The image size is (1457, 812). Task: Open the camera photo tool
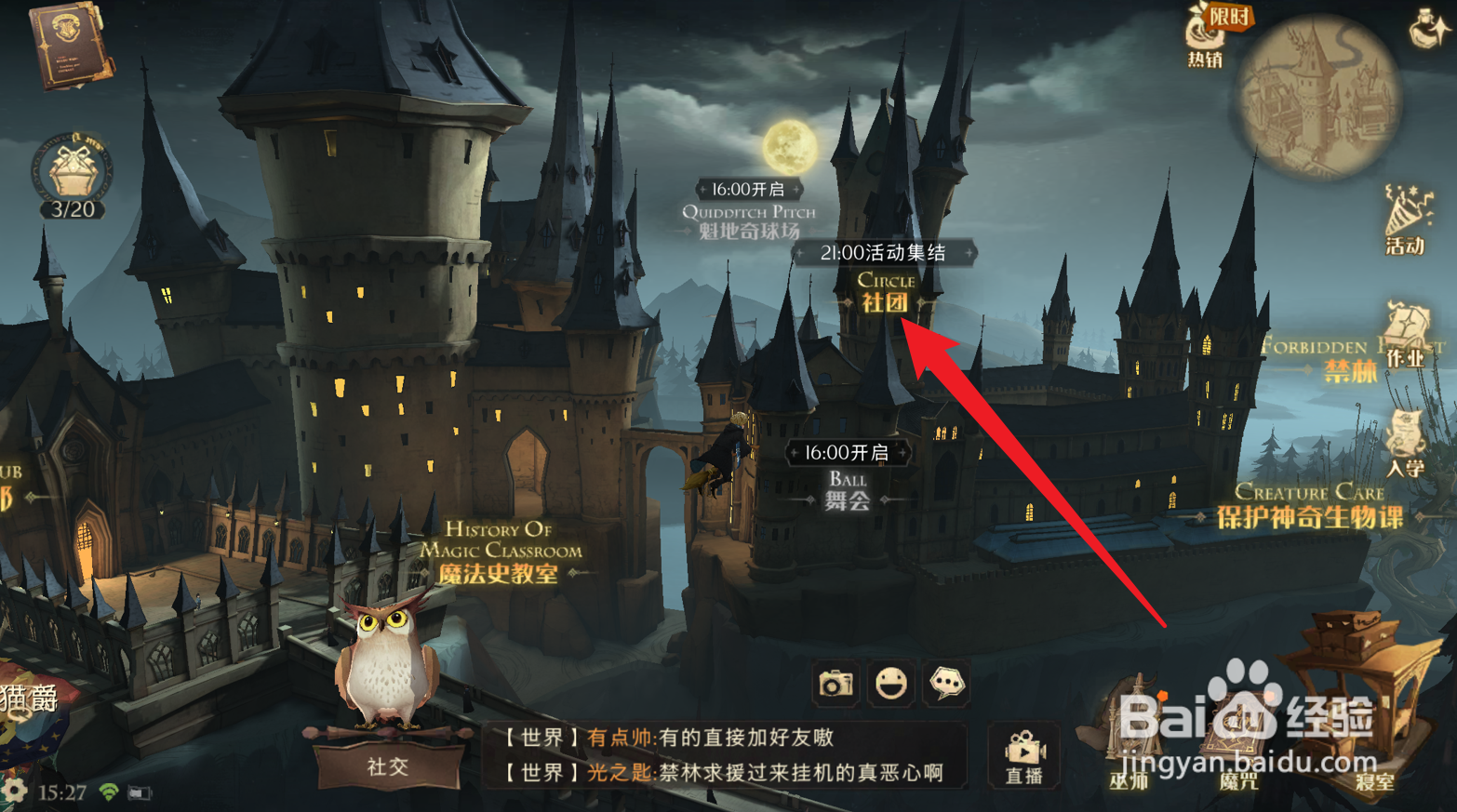pos(835,682)
